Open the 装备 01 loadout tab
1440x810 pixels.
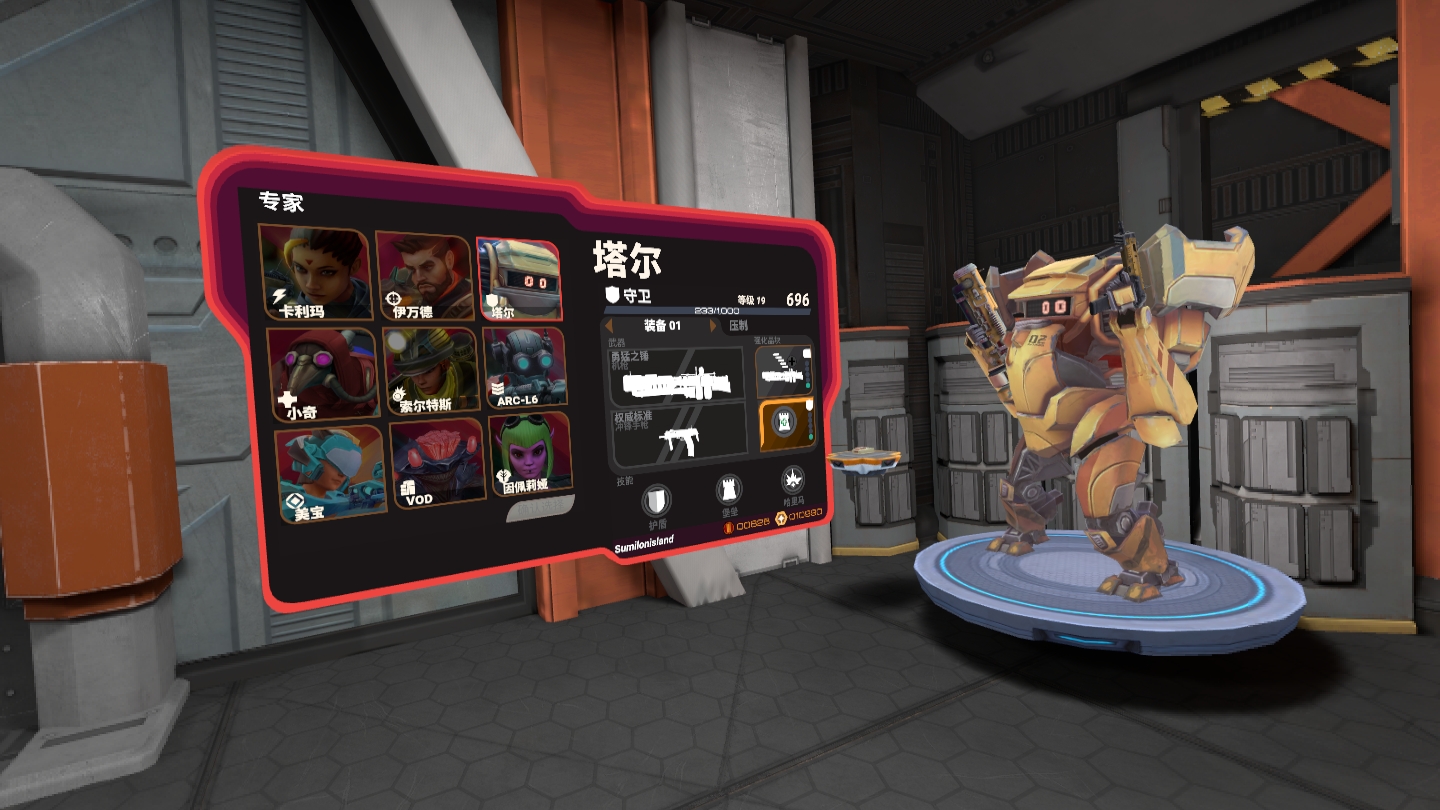[x=660, y=325]
